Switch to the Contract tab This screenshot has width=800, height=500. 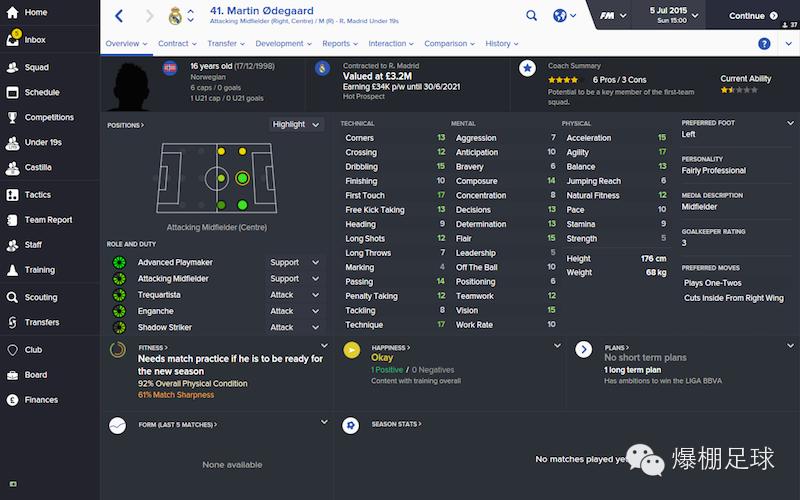click(x=177, y=44)
